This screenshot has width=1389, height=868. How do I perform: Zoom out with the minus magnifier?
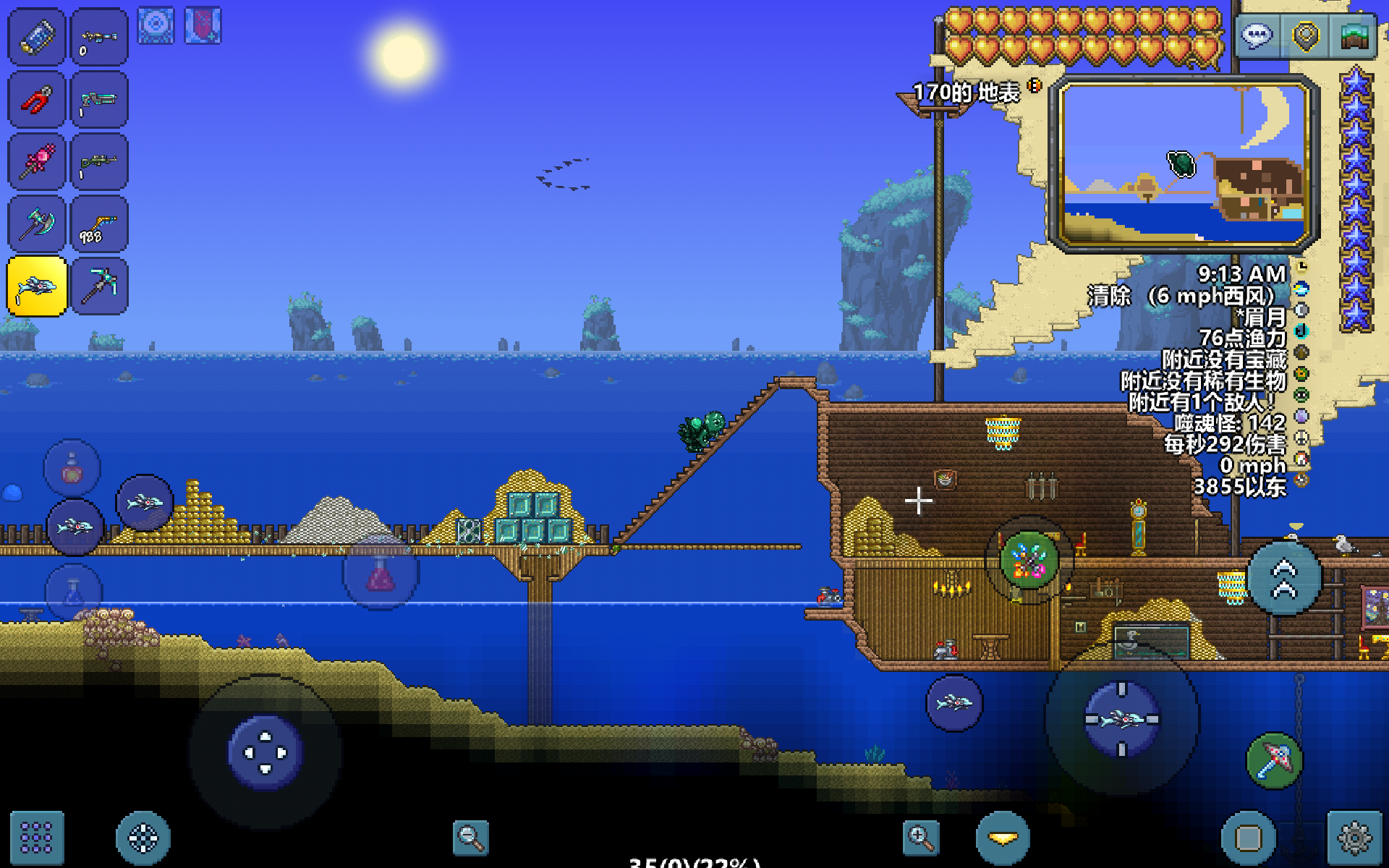[x=470, y=838]
